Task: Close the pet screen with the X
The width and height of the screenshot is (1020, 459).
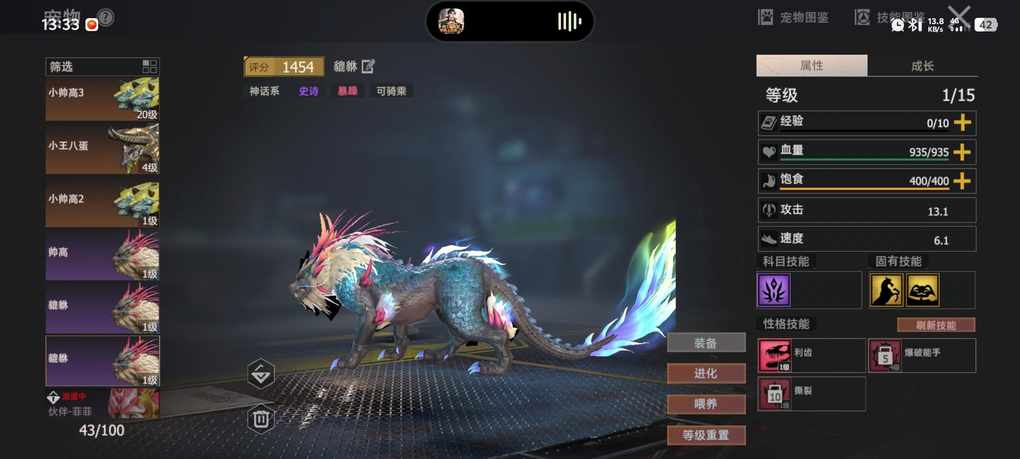Action: point(959,17)
